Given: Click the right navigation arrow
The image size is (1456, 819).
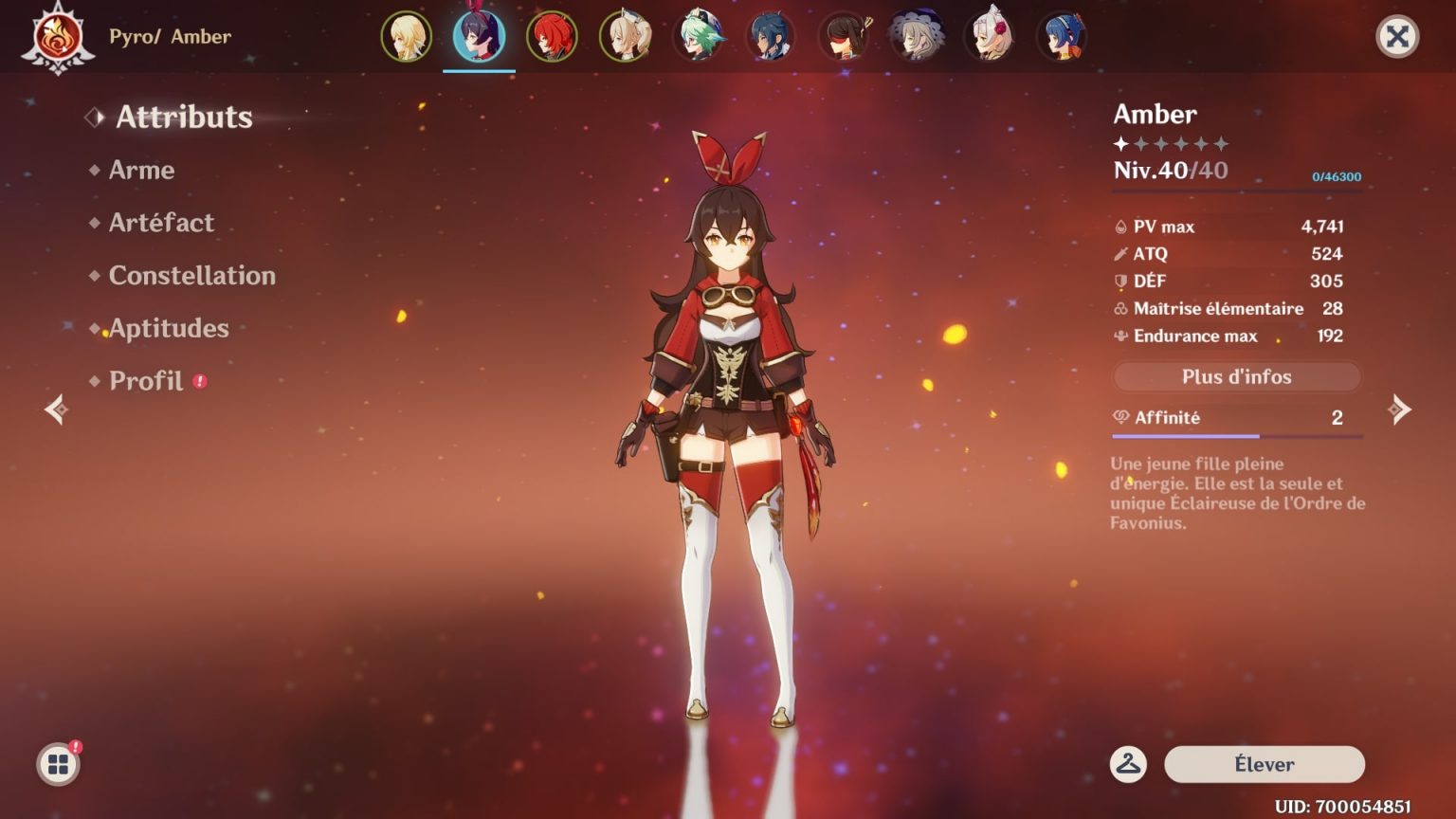Looking at the screenshot, I should 1400,409.
